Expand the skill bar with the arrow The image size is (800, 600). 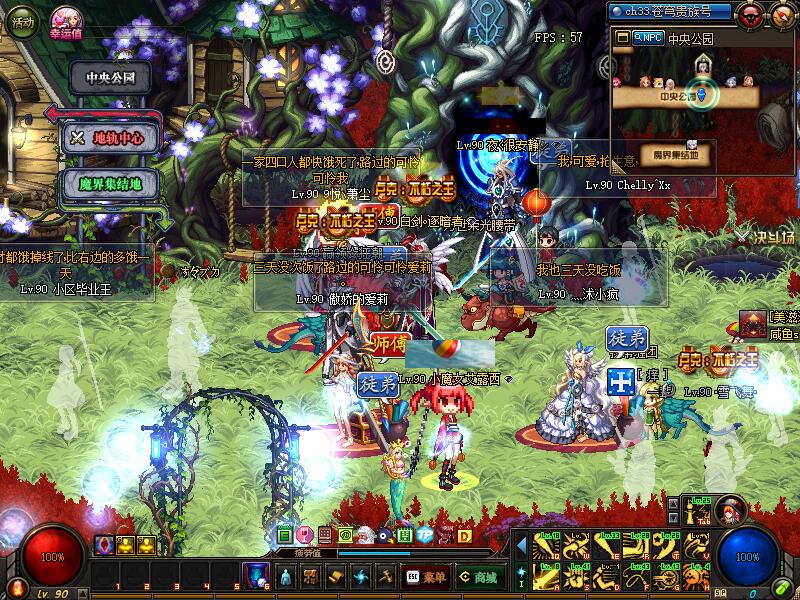pos(521,545)
